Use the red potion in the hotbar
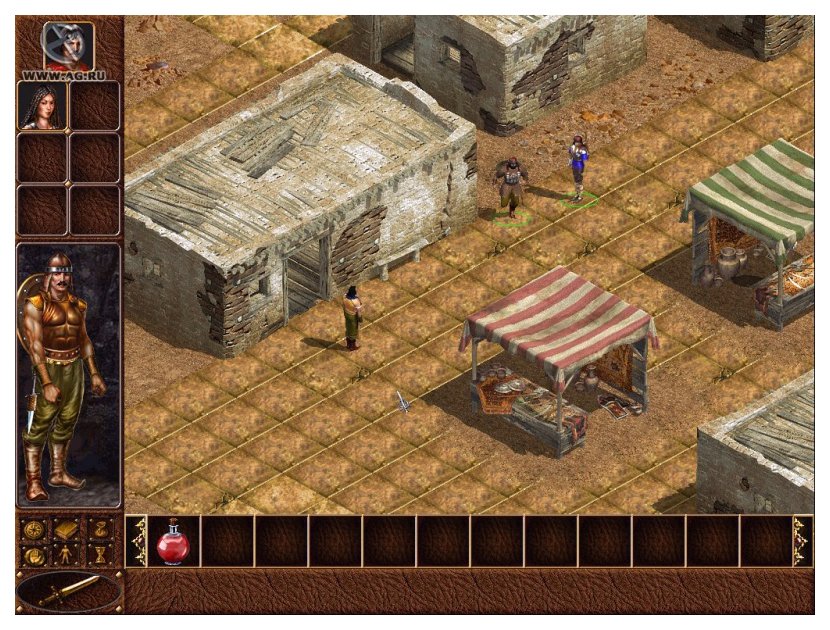Viewport: 830px width, 630px height. (x=174, y=541)
